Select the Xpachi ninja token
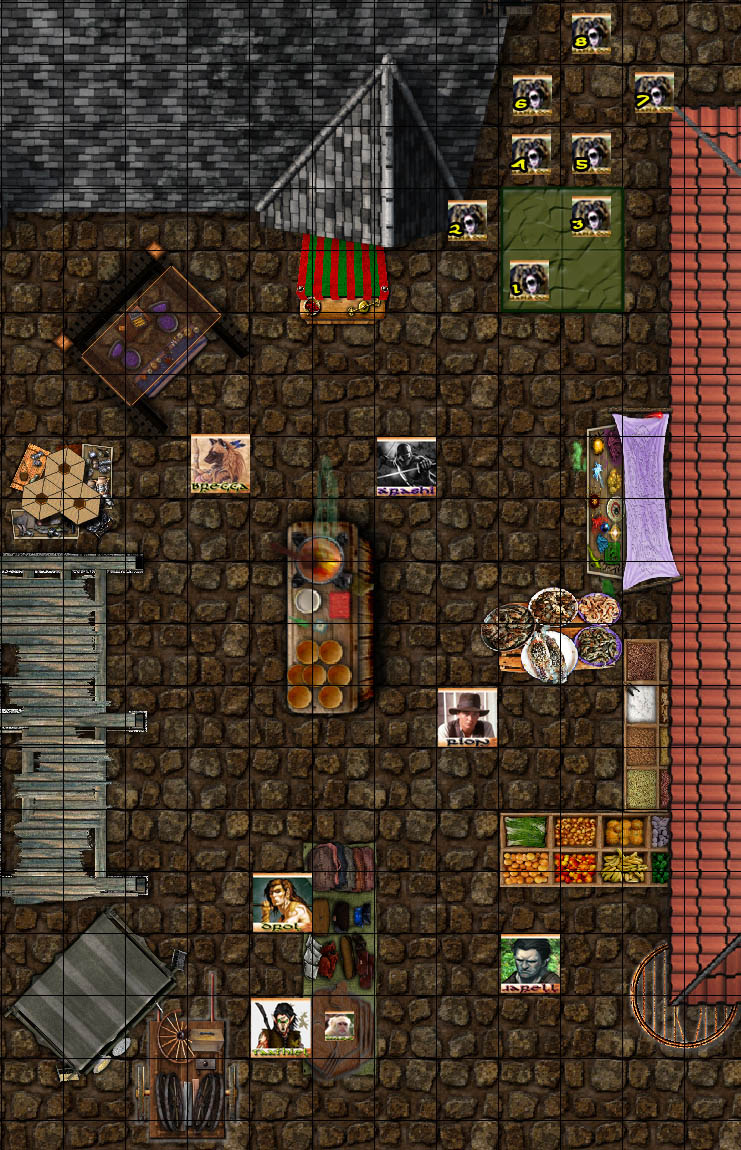 coord(406,467)
